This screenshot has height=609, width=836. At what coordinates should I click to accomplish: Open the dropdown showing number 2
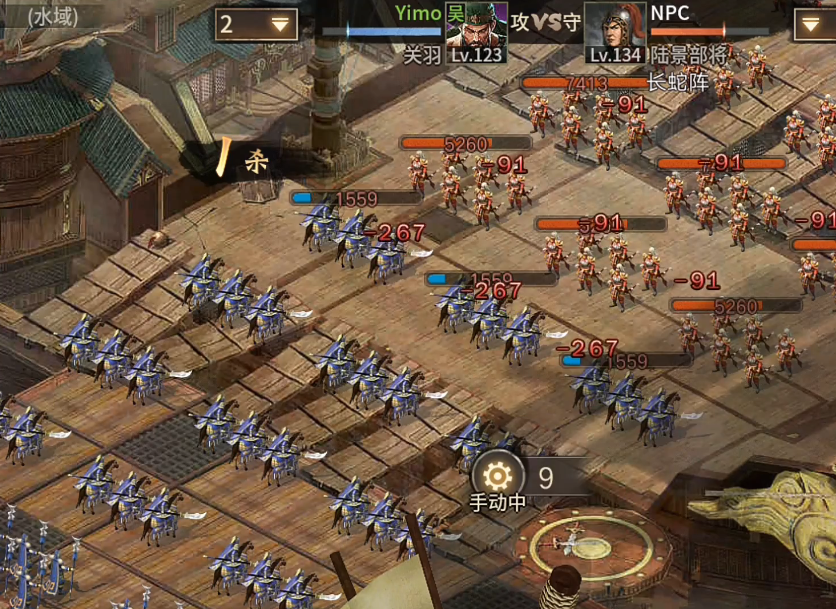click(255, 24)
